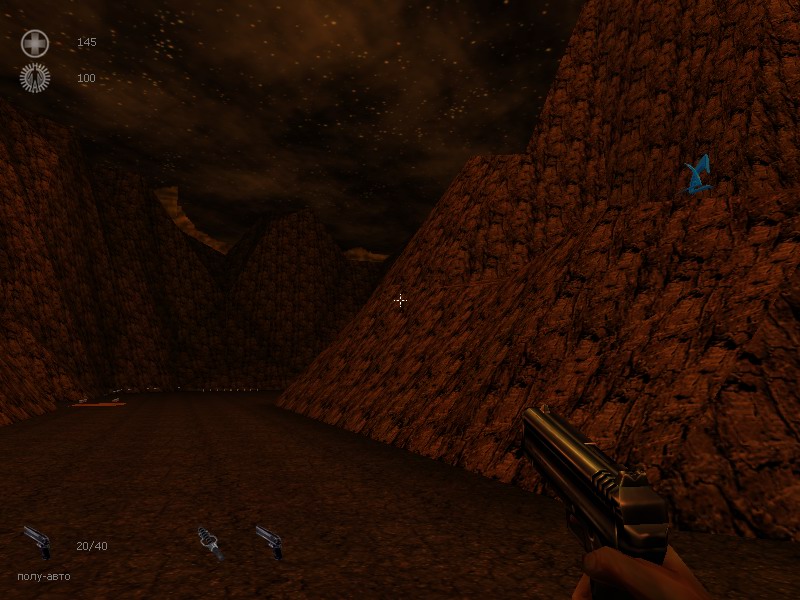Select the pistol icon beside the knife
Viewport: 800px width, 600px height.
click(x=268, y=541)
